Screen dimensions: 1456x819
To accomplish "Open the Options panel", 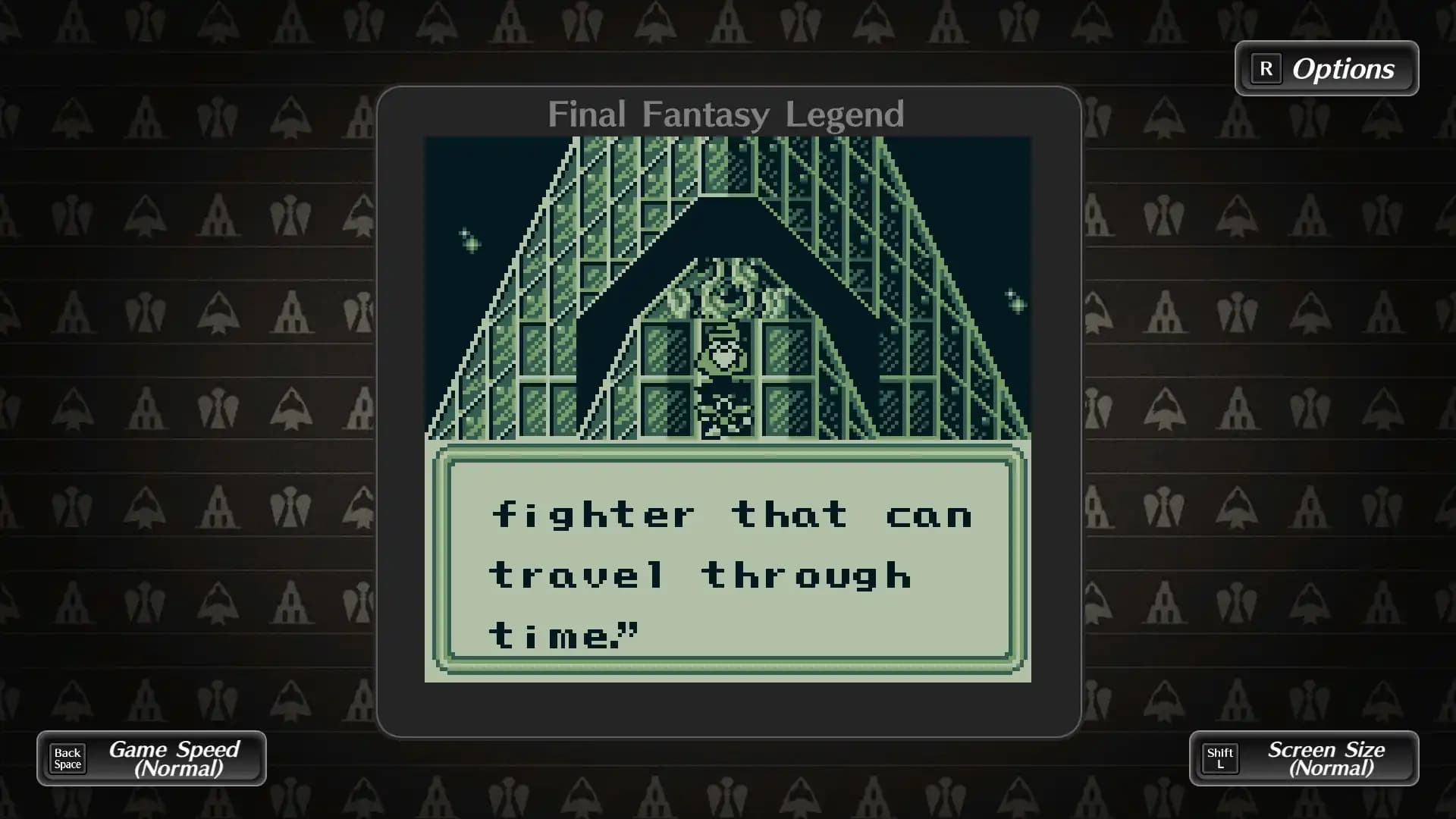I will click(x=1342, y=69).
